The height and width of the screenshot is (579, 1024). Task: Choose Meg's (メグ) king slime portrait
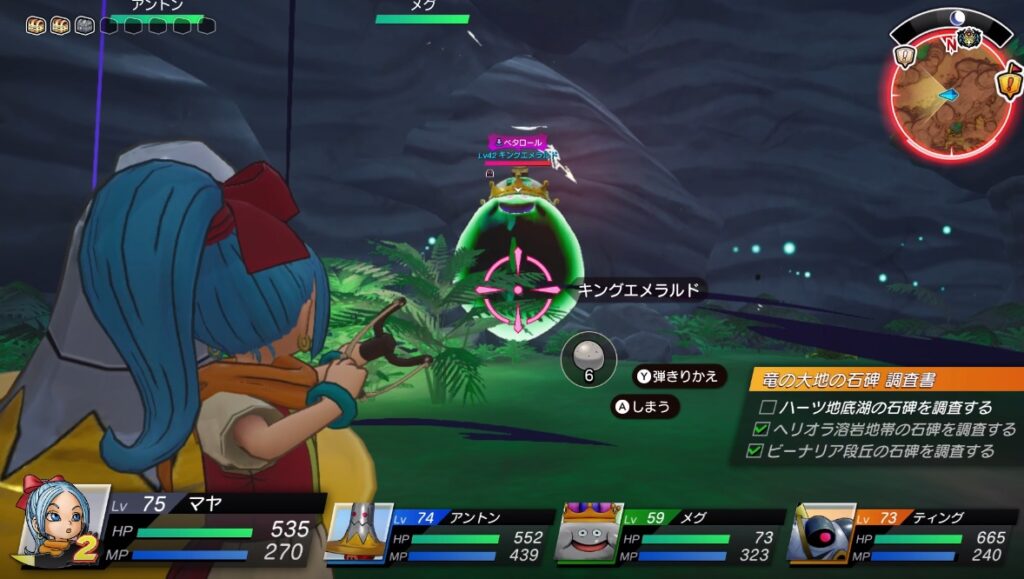[x=589, y=532]
